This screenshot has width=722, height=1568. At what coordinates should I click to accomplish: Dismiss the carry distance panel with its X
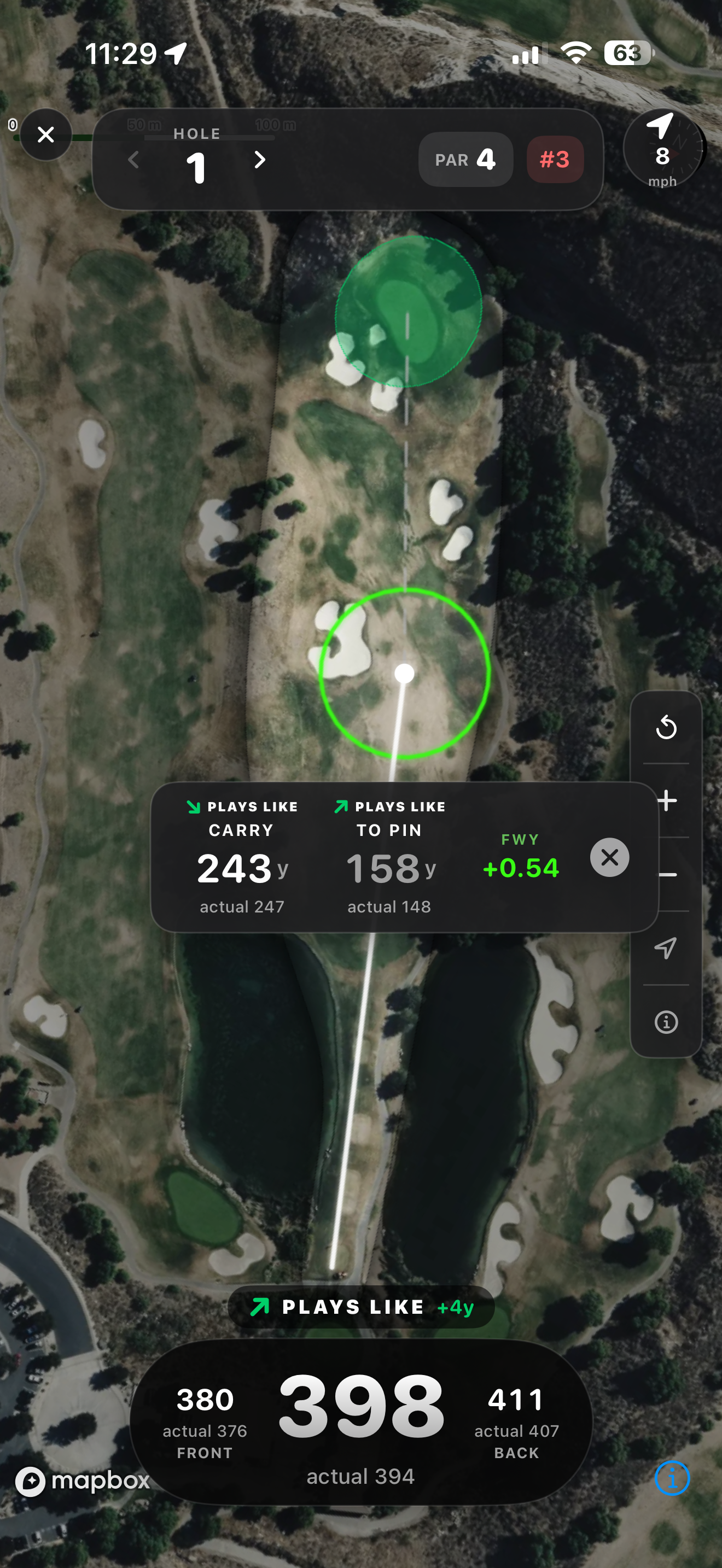(610, 857)
